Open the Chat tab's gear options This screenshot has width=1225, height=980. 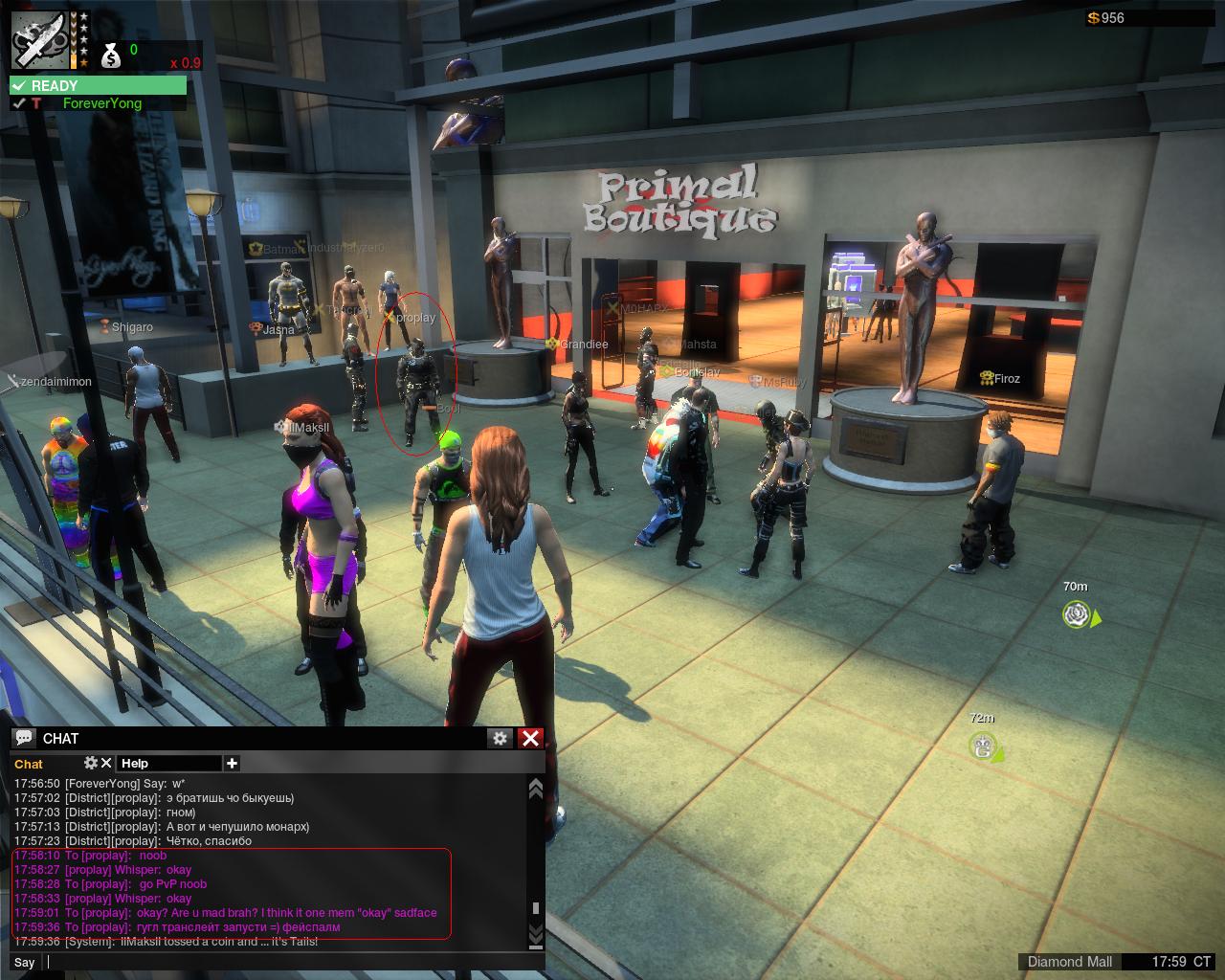pyautogui.click(x=91, y=763)
